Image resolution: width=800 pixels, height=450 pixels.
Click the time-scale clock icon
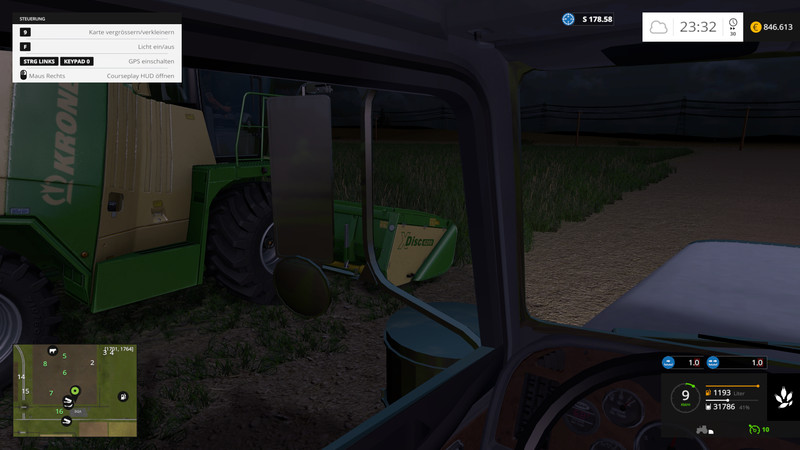[733, 23]
